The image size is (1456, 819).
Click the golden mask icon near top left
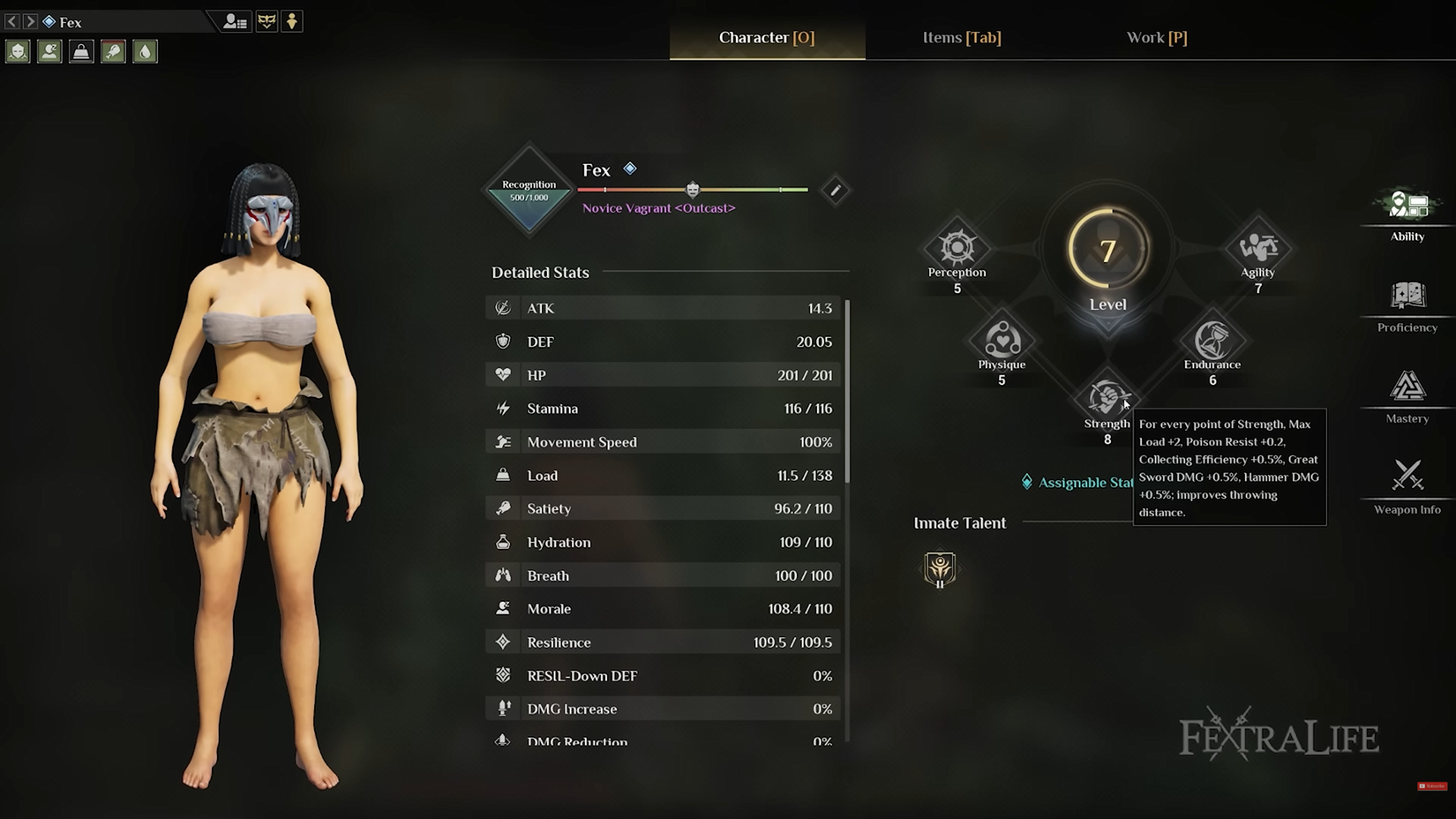pos(260,20)
